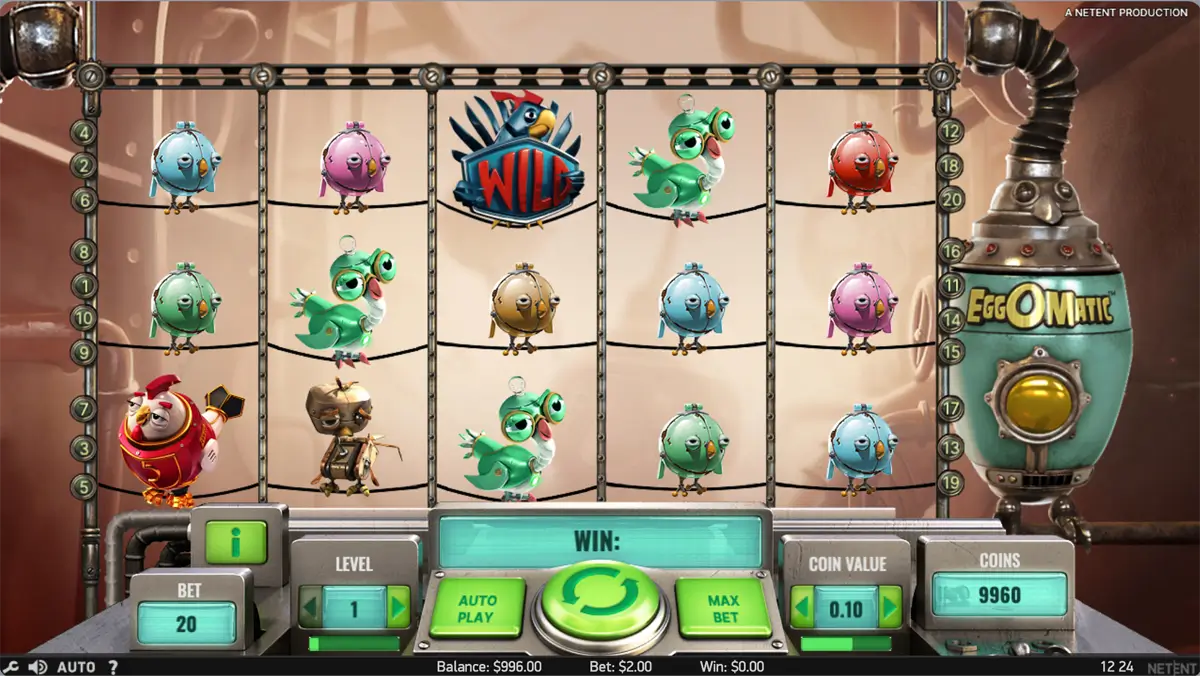
Task: Raise the coin value
Action: (889, 607)
